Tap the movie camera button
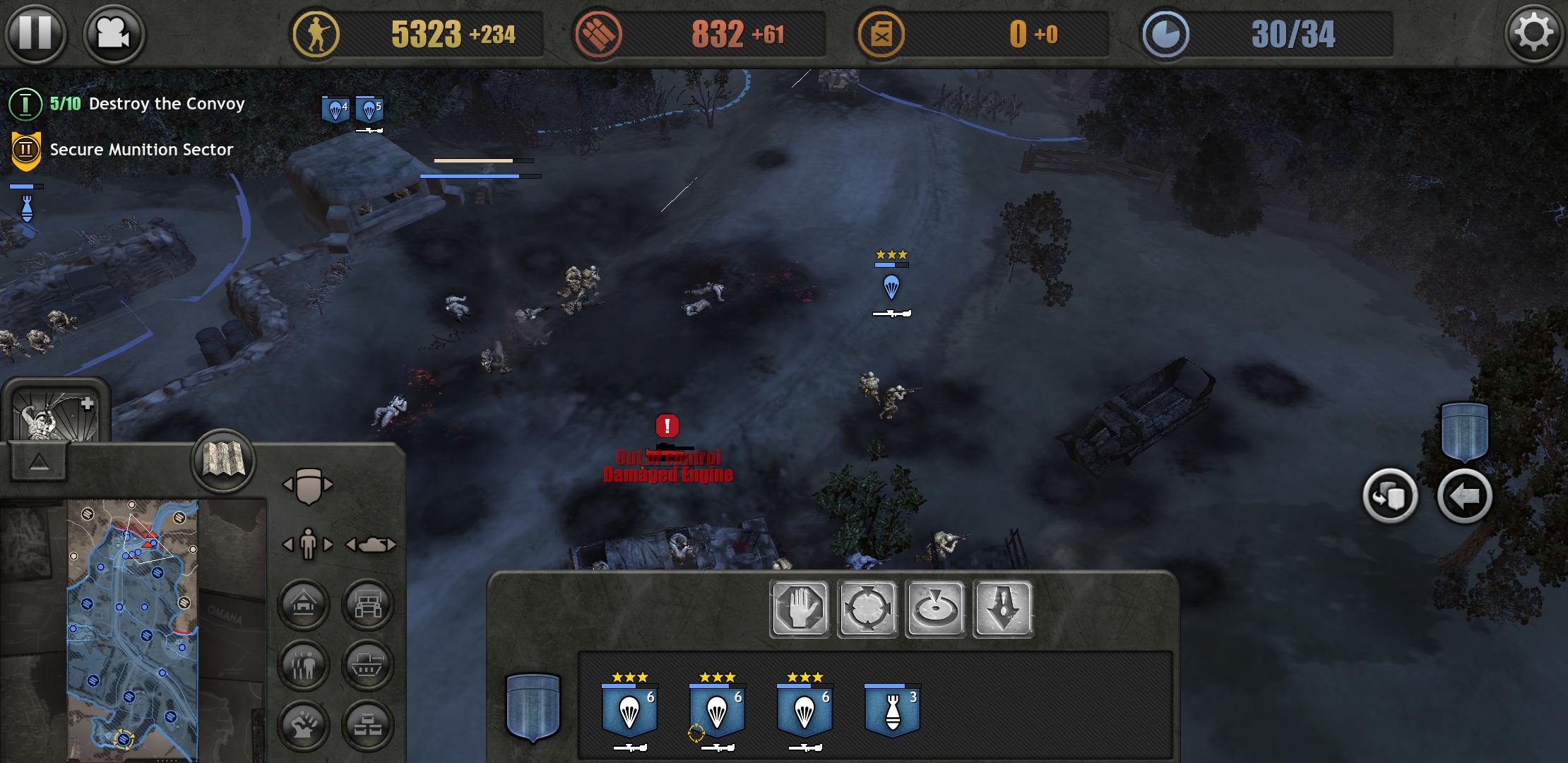Image resolution: width=1568 pixels, height=763 pixels. tap(113, 33)
